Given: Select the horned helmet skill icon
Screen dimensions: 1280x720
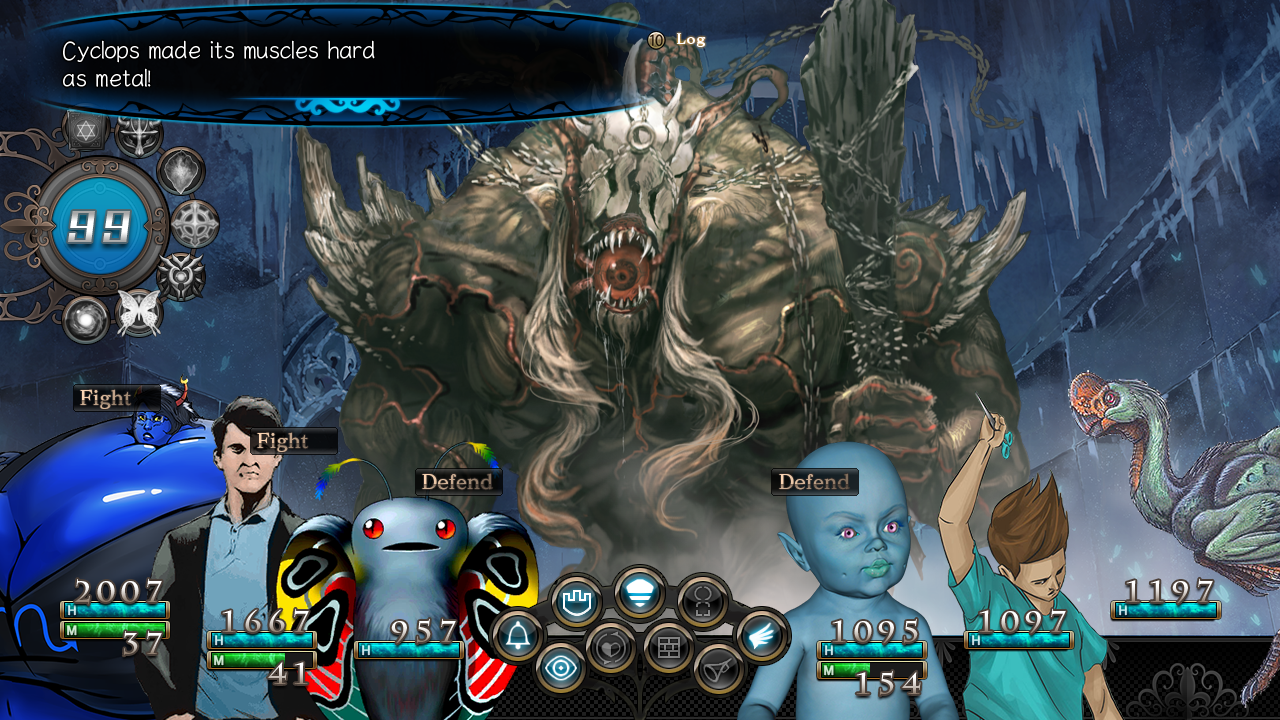Looking at the screenshot, I should pyautogui.click(x=139, y=134).
